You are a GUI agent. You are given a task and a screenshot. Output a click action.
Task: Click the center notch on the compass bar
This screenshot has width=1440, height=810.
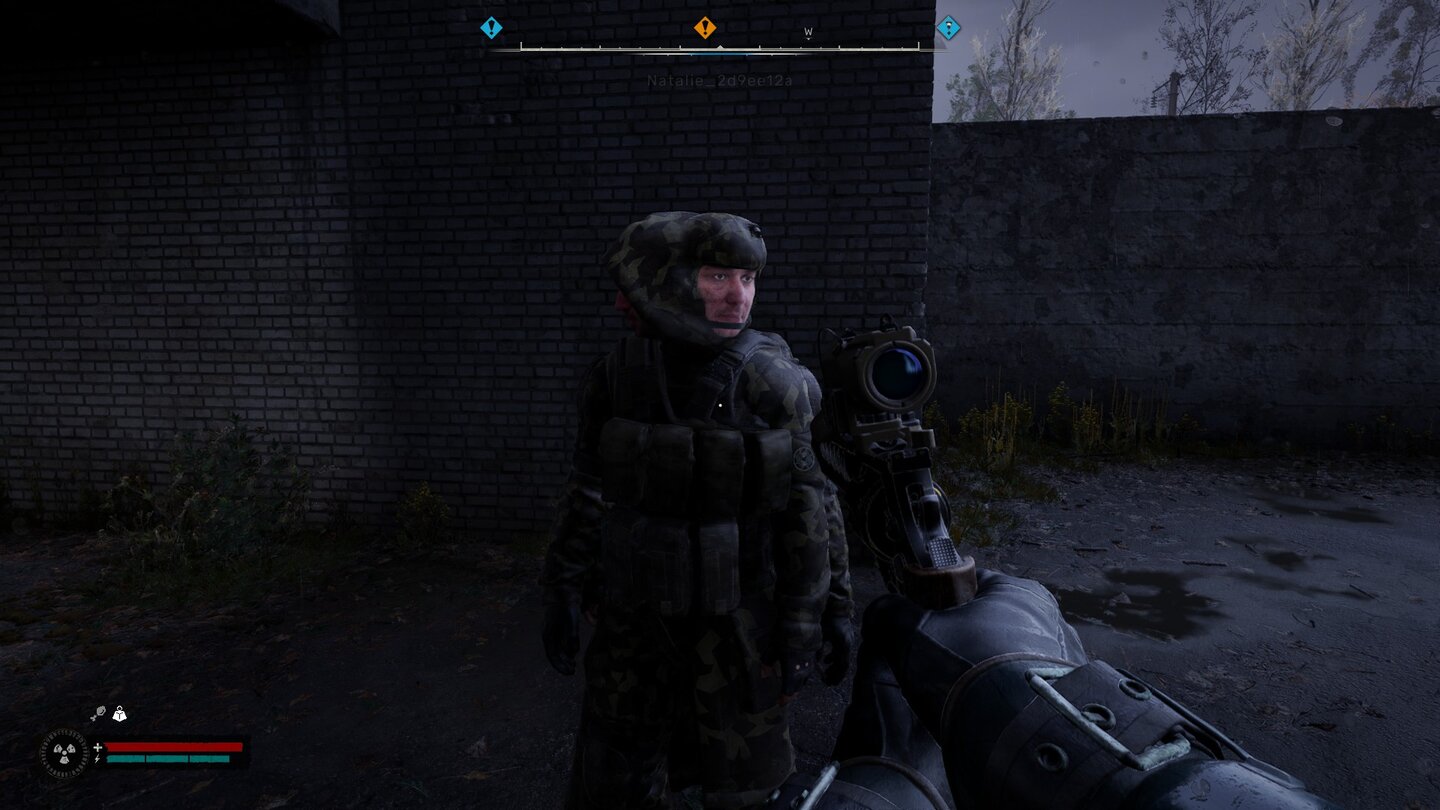point(720,47)
